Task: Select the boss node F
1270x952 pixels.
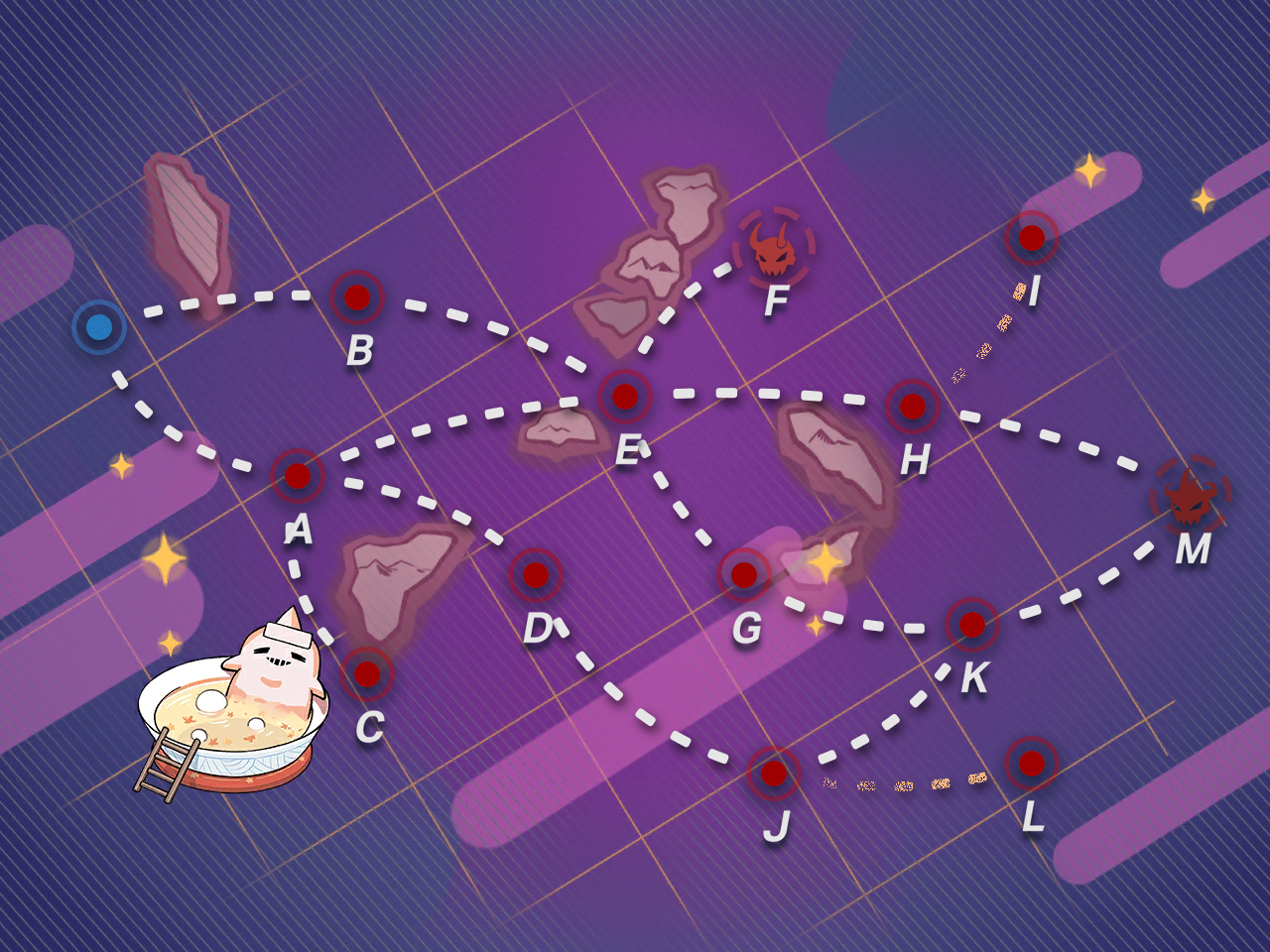Action: pos(774,248)
